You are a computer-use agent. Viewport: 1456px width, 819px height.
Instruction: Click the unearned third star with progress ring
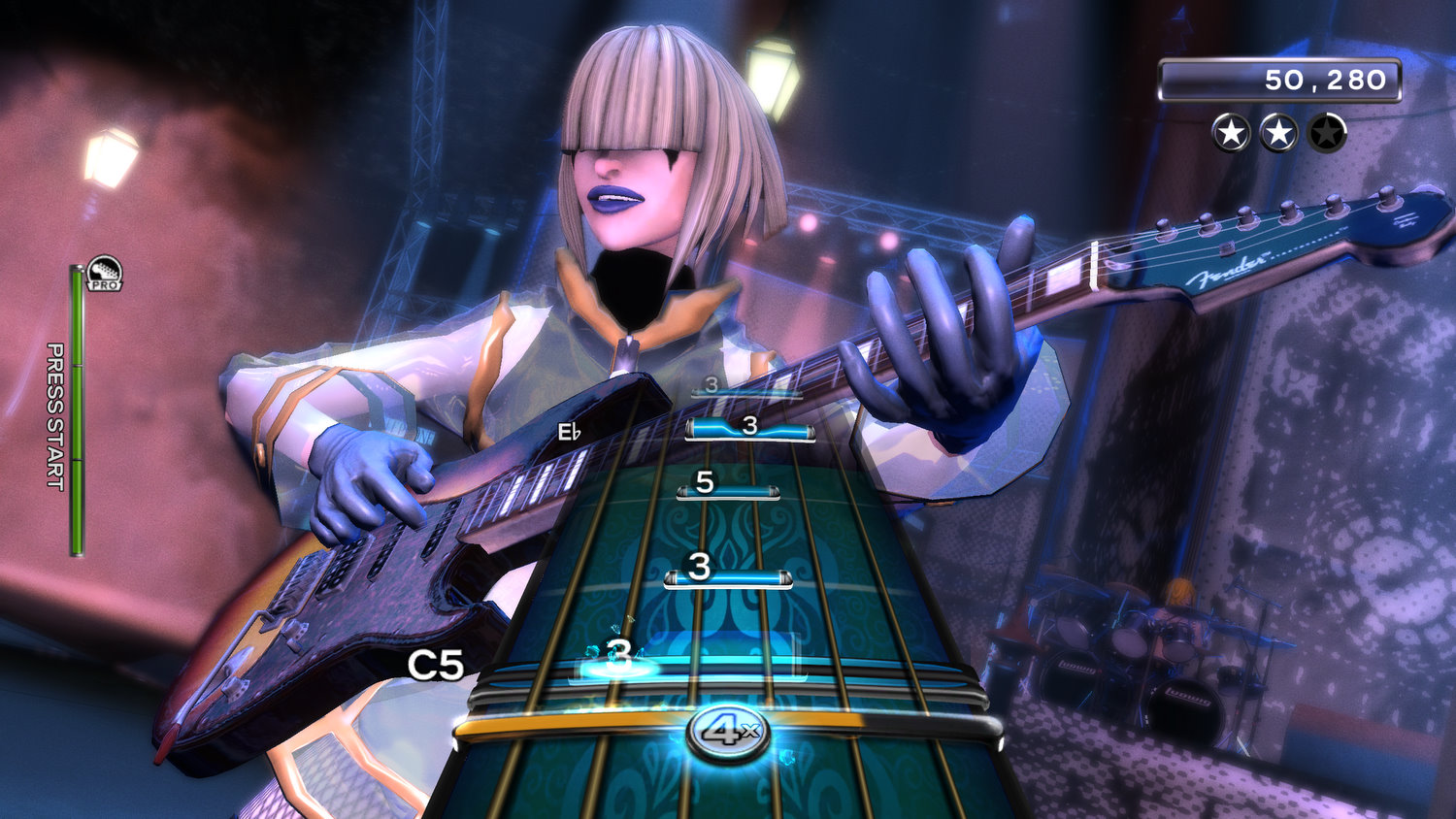(x=1327, y=134)
